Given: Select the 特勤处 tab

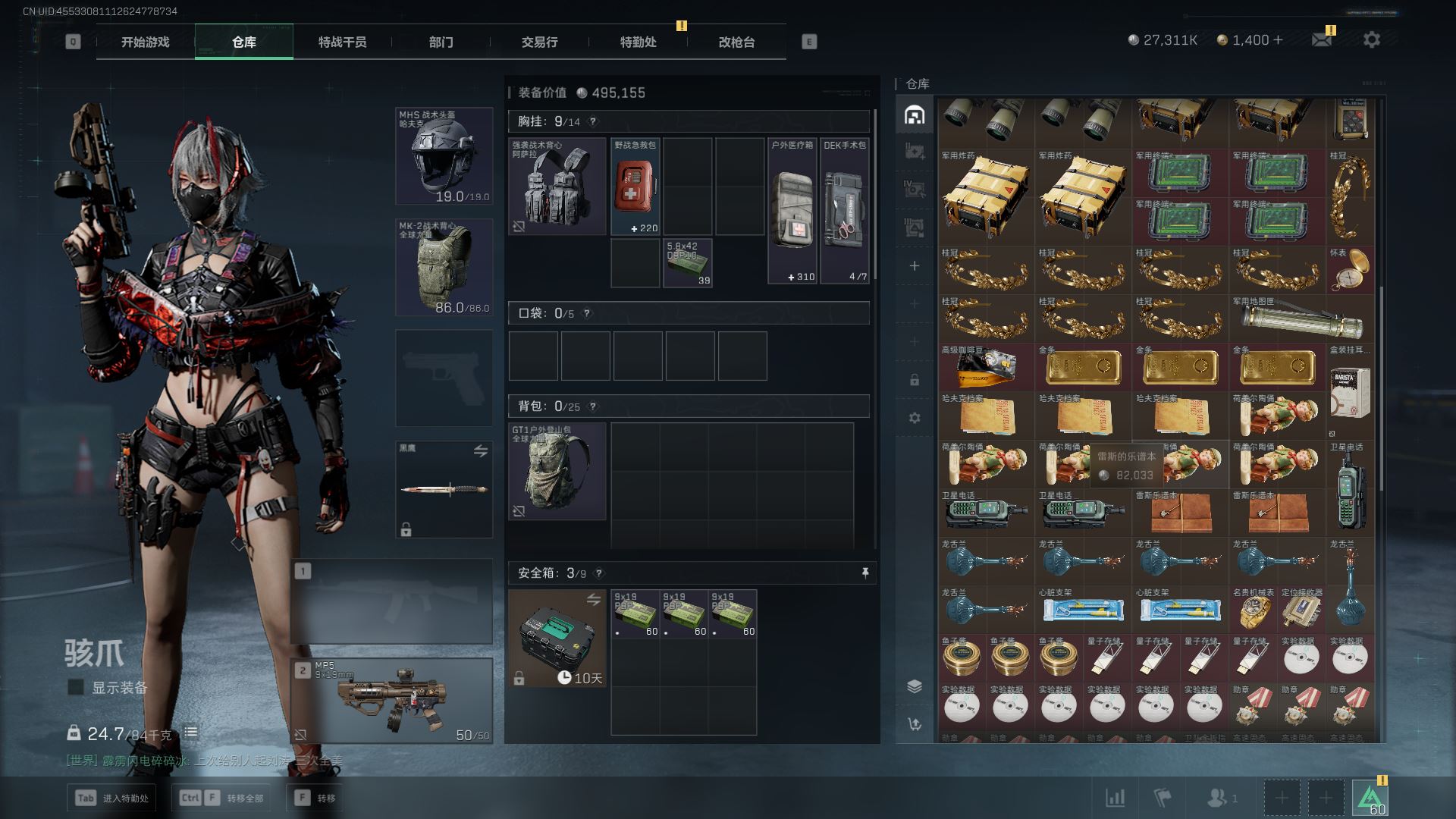Looking at the screenshot, I should click(638, 42).
